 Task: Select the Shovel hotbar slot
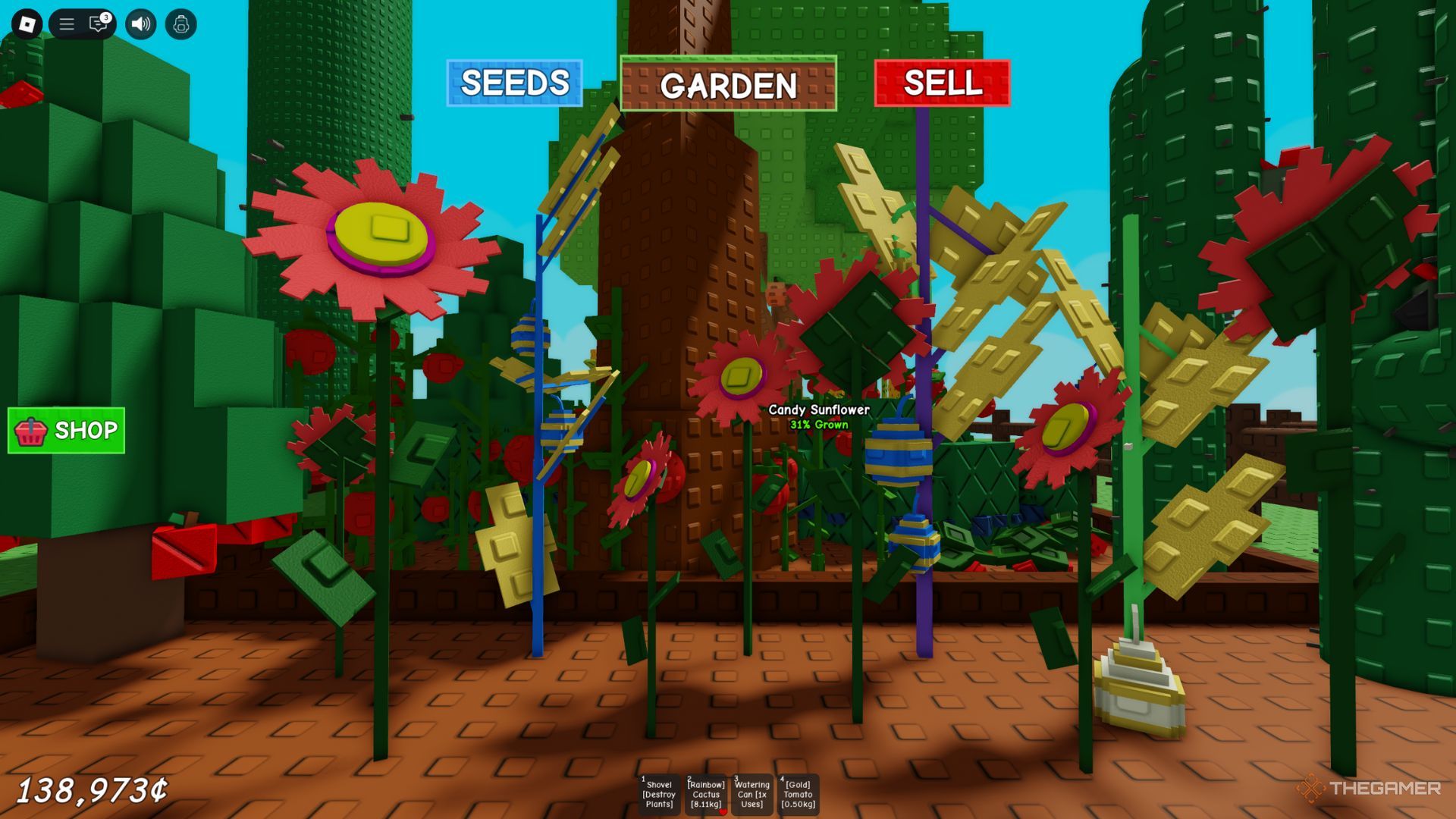click(x=658, y=794)
